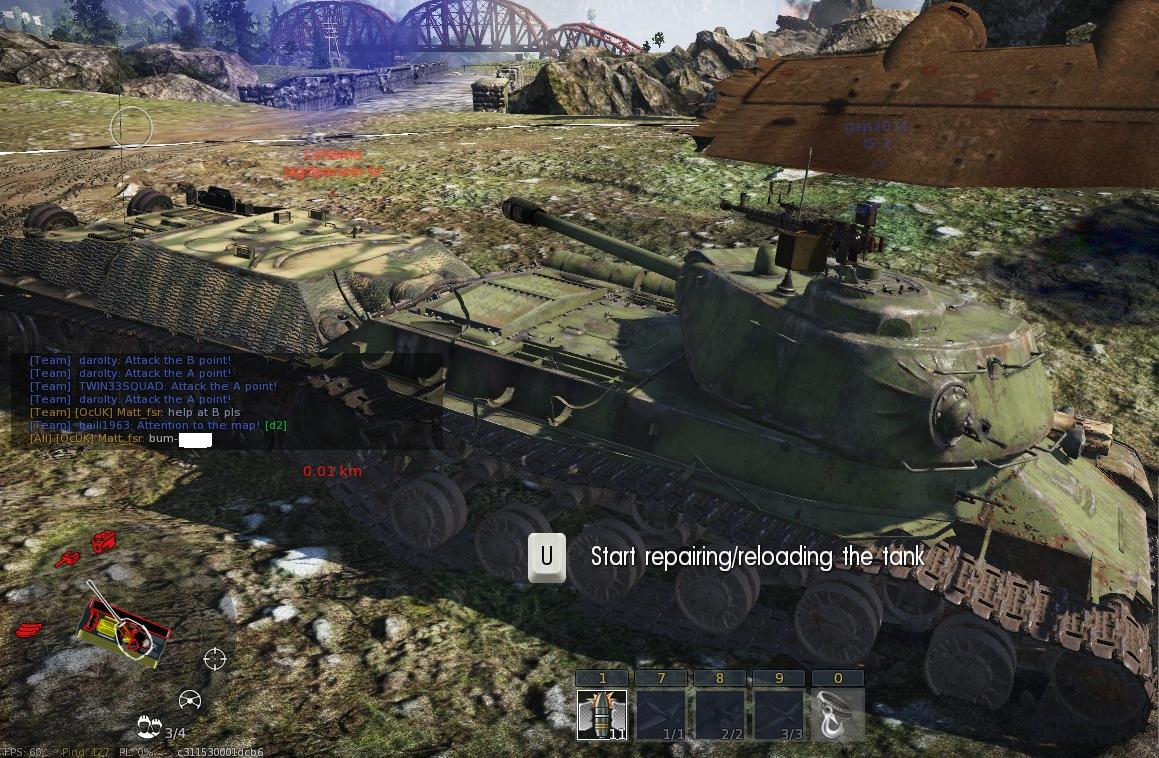Click the red damaged track icon
Viewport: 1159px width, 758px height.
tap(30, 630)
